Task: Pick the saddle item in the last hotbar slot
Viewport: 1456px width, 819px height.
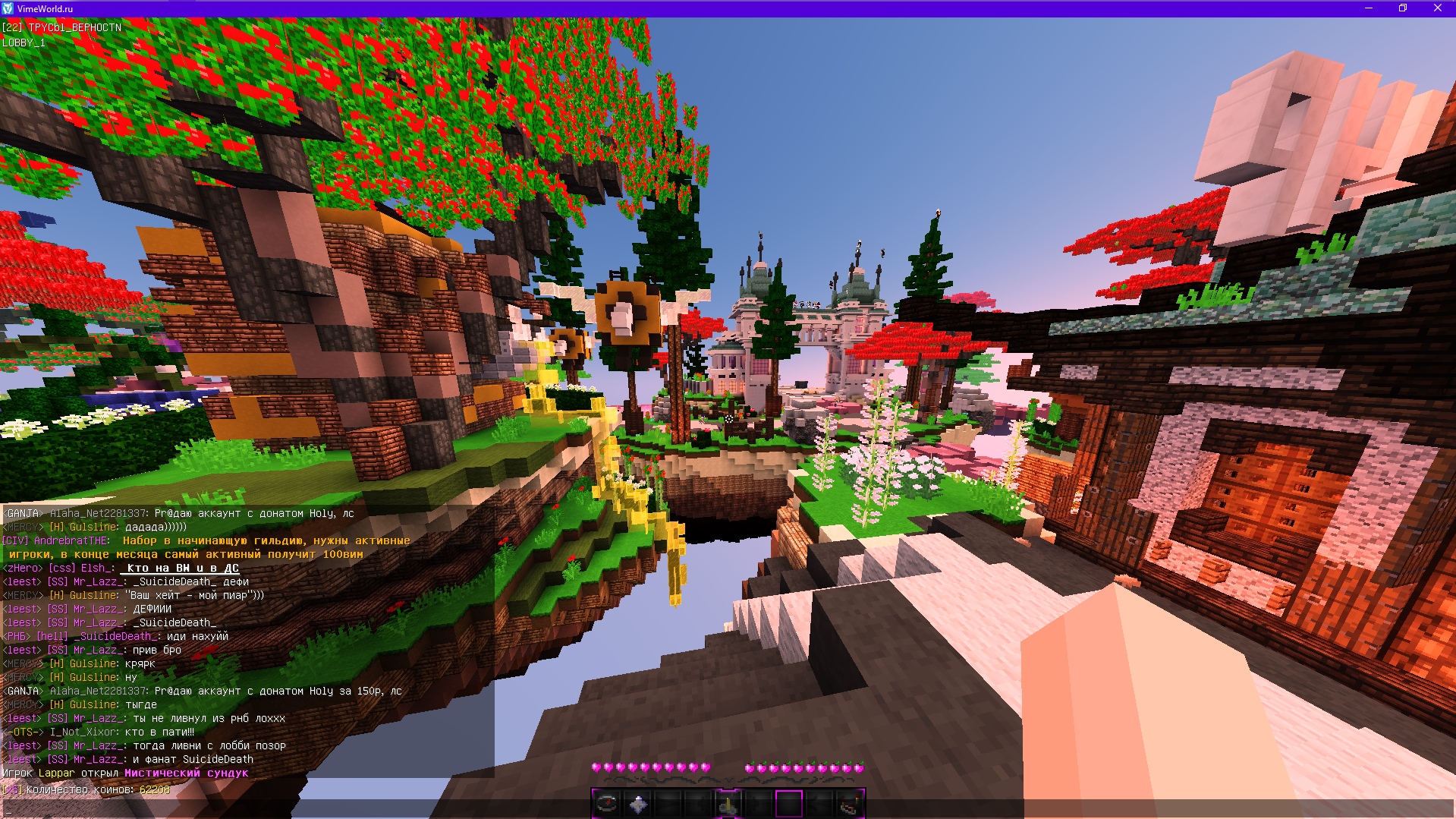Action: click(x=851, y=803)
